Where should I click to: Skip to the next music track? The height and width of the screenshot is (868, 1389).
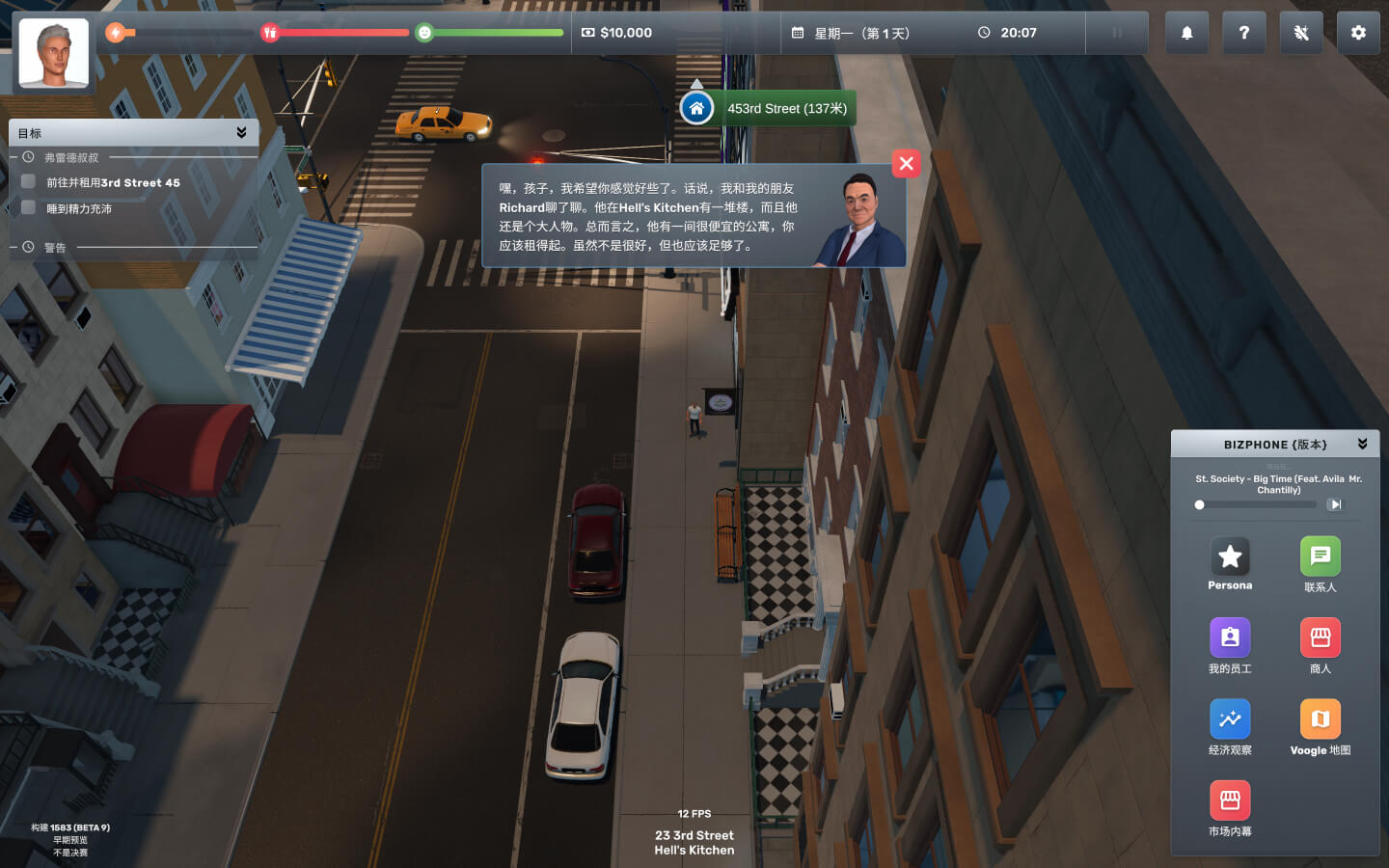[x=1334, y=504]
